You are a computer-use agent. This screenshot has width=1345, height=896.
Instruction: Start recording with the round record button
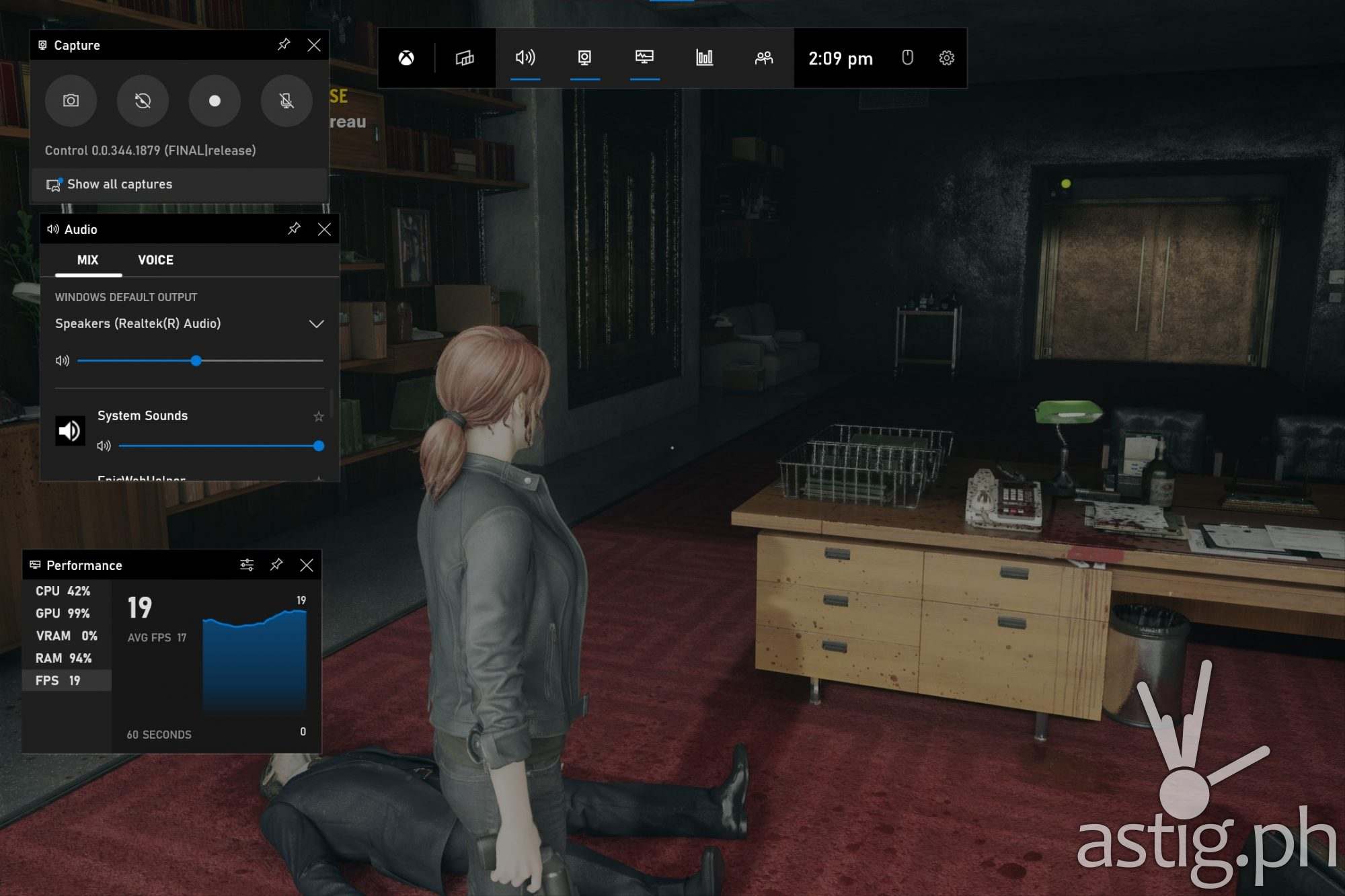[215, 101]
